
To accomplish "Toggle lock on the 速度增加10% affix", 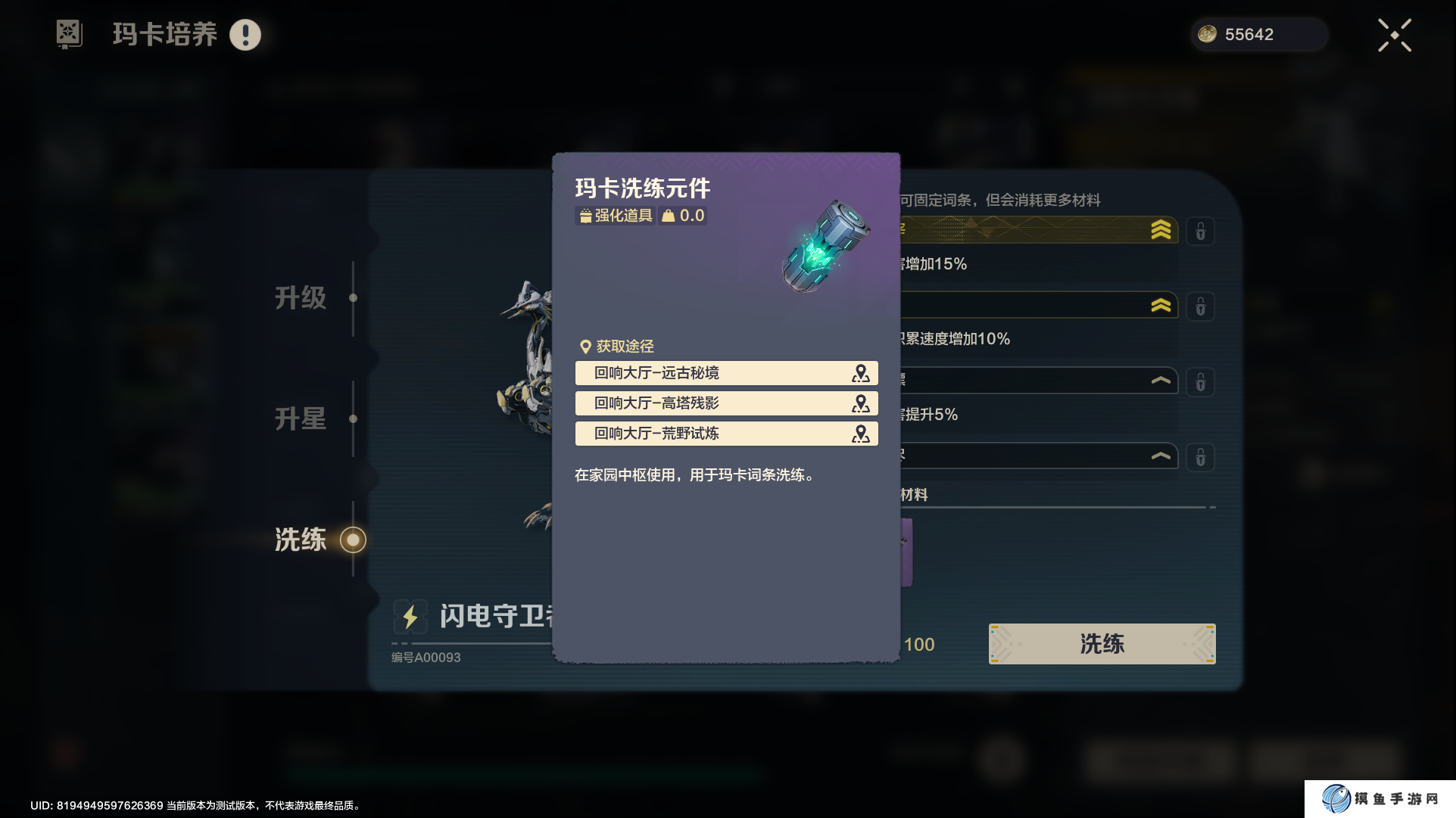I will (1200, 307).
